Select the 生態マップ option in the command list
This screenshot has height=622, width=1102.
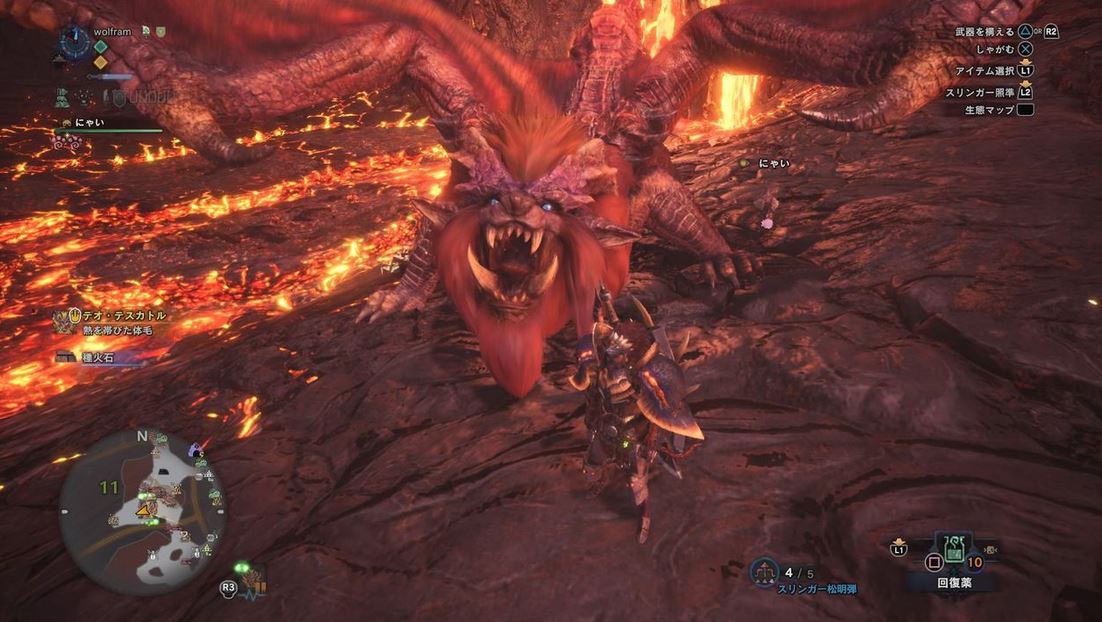pos(993,110)
